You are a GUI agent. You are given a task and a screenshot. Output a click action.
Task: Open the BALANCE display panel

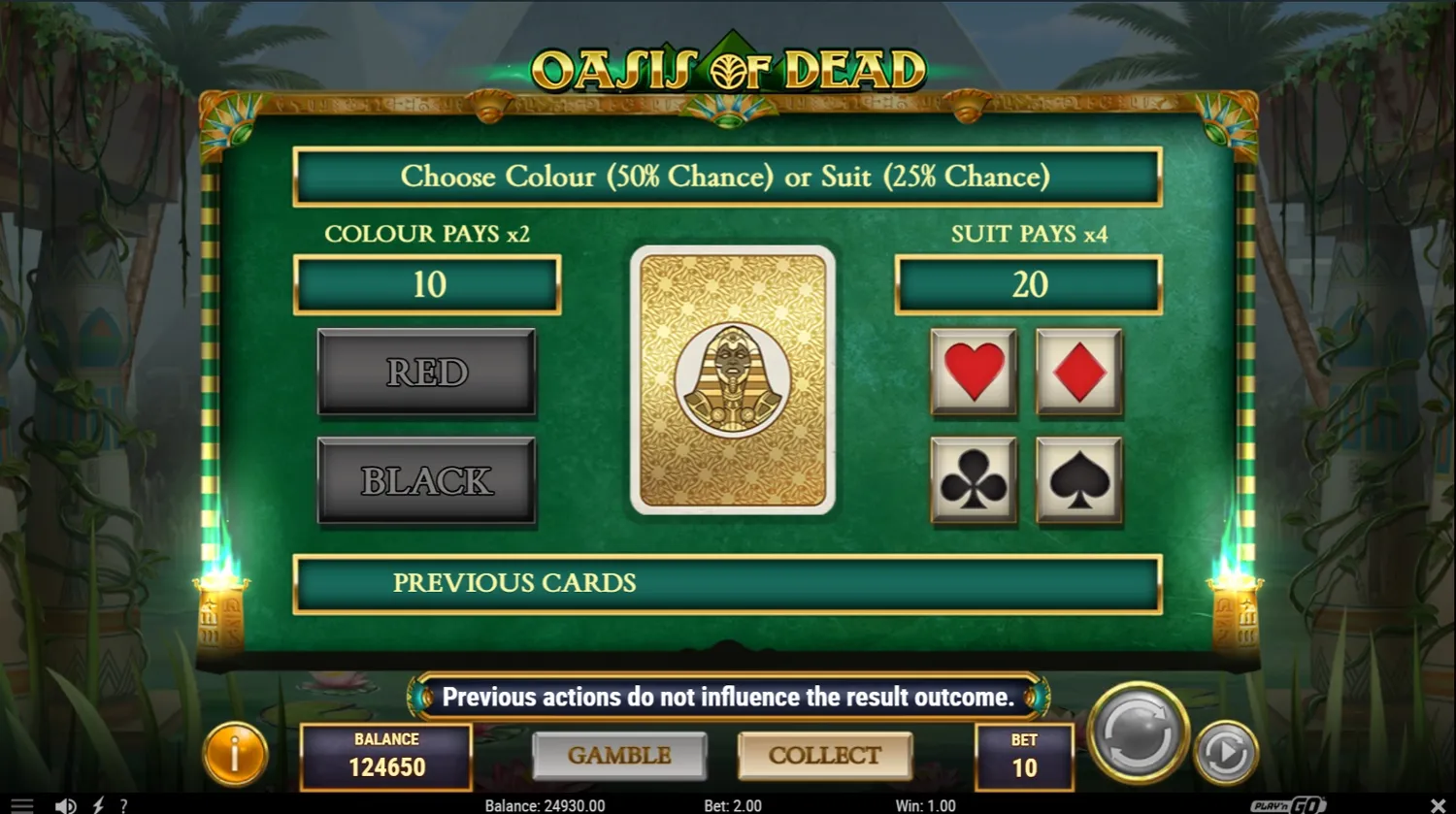385,758
